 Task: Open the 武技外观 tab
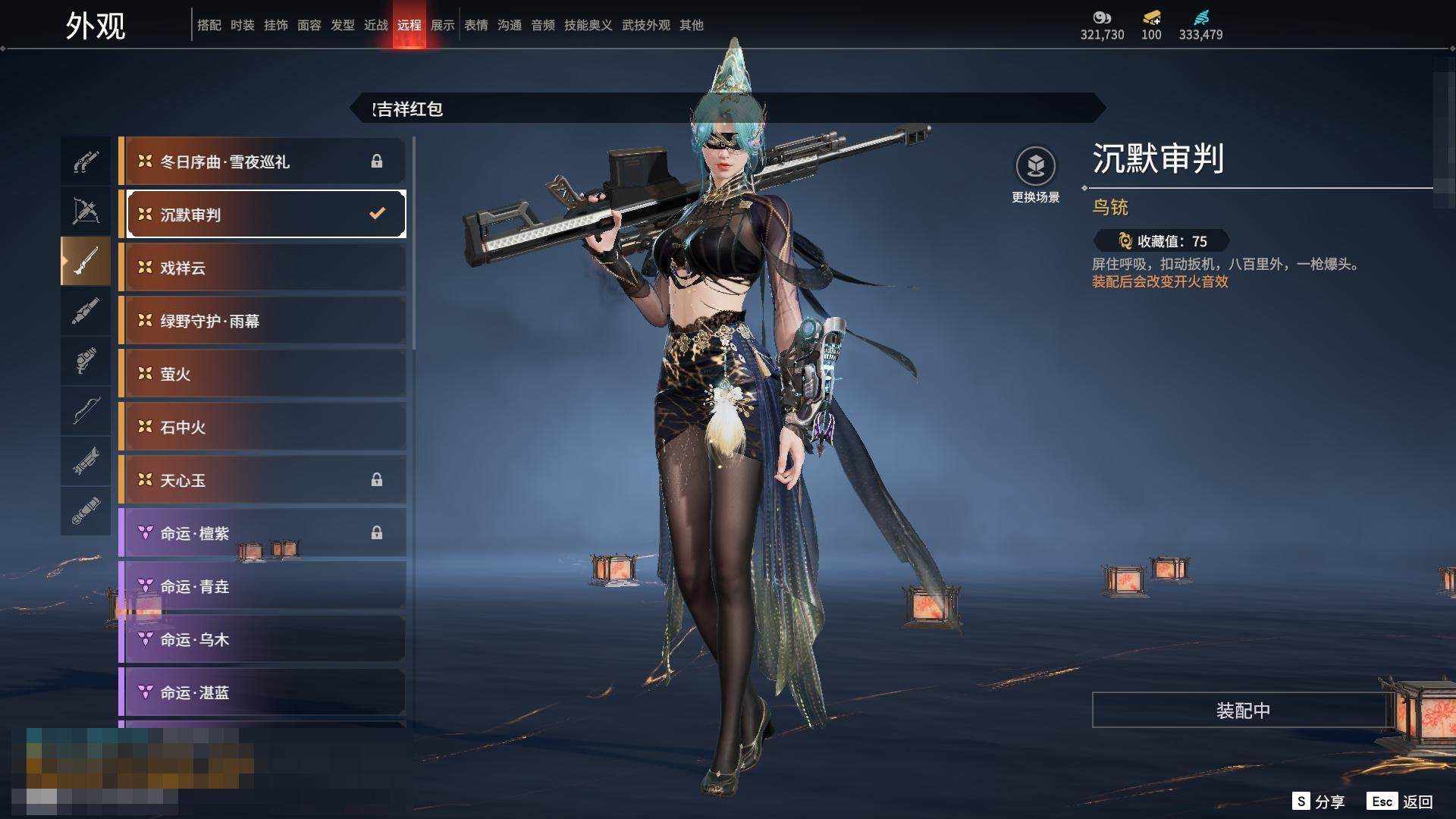coord(646,25)
